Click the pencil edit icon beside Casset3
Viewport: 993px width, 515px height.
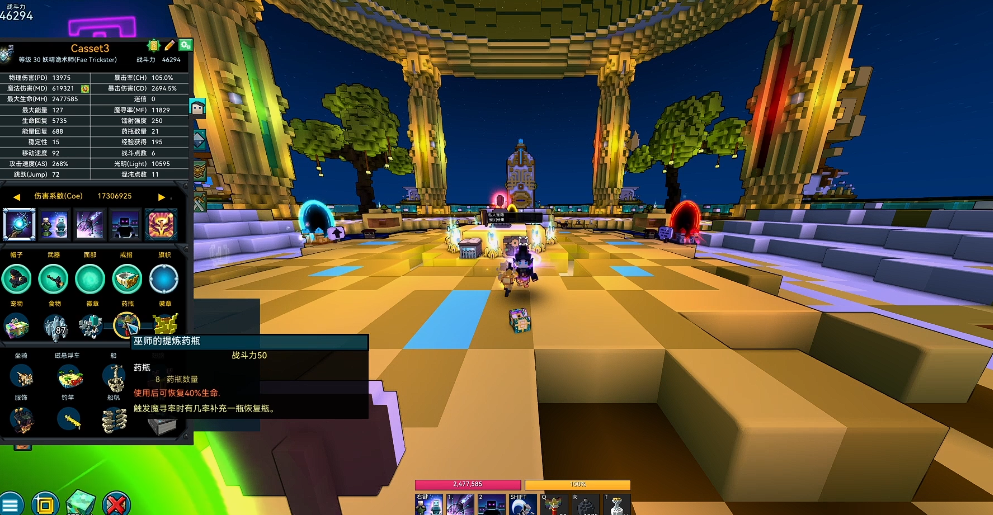170,45
